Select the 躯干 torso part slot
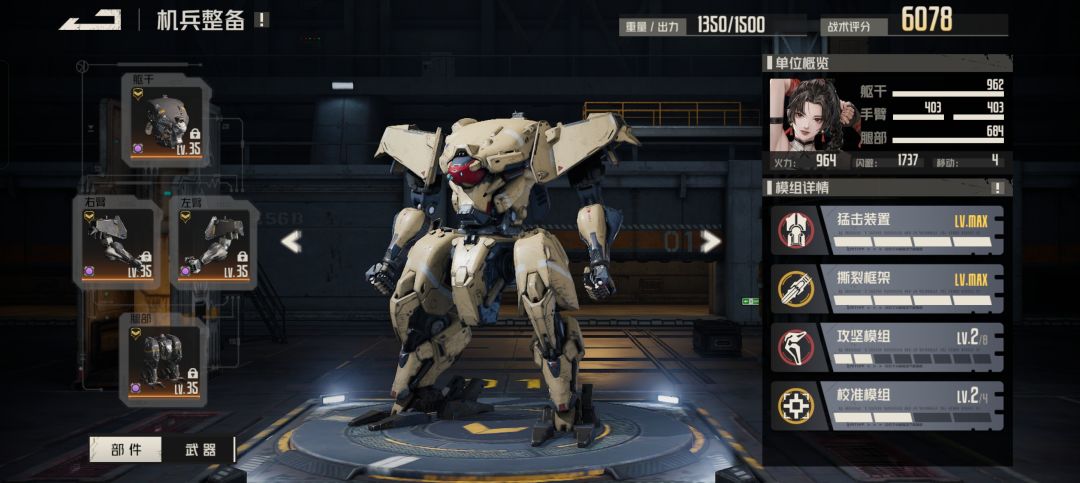The image size is (1080, 483). [169, 122]
